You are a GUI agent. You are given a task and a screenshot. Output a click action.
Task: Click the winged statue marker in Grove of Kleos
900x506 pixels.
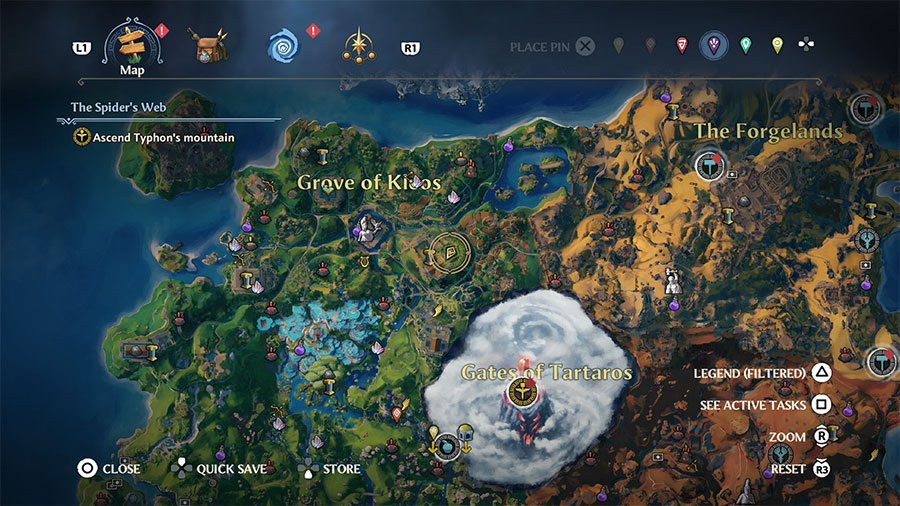tap(365, 231)
